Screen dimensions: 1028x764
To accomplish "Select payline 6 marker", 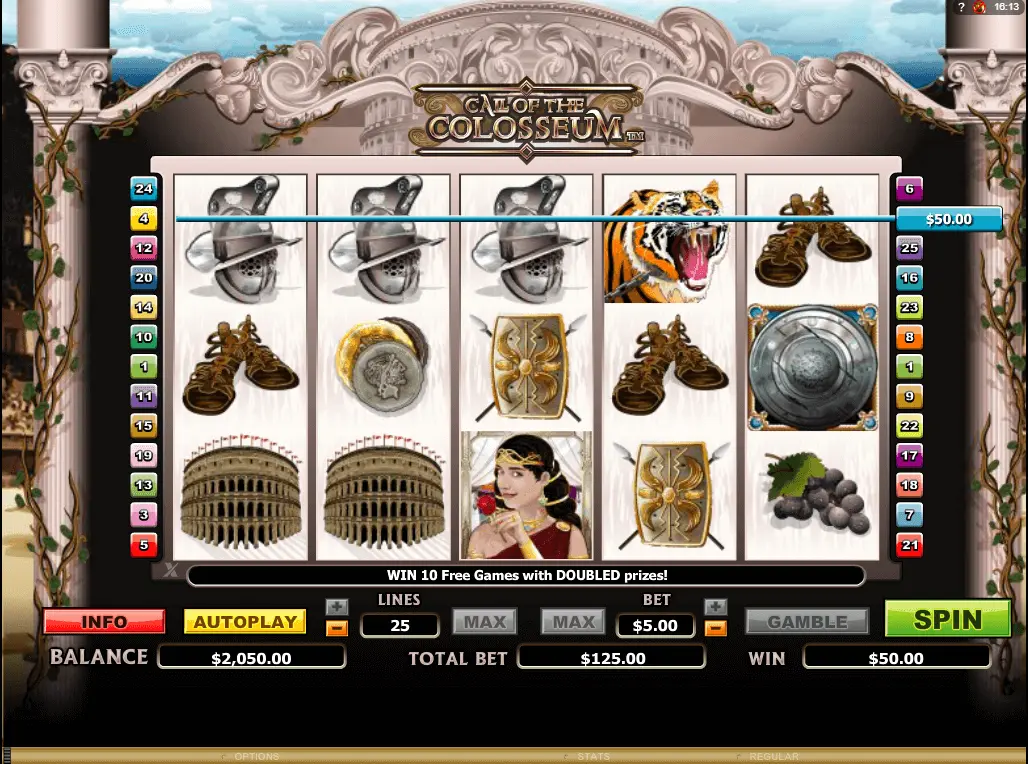I will [909, 188].
